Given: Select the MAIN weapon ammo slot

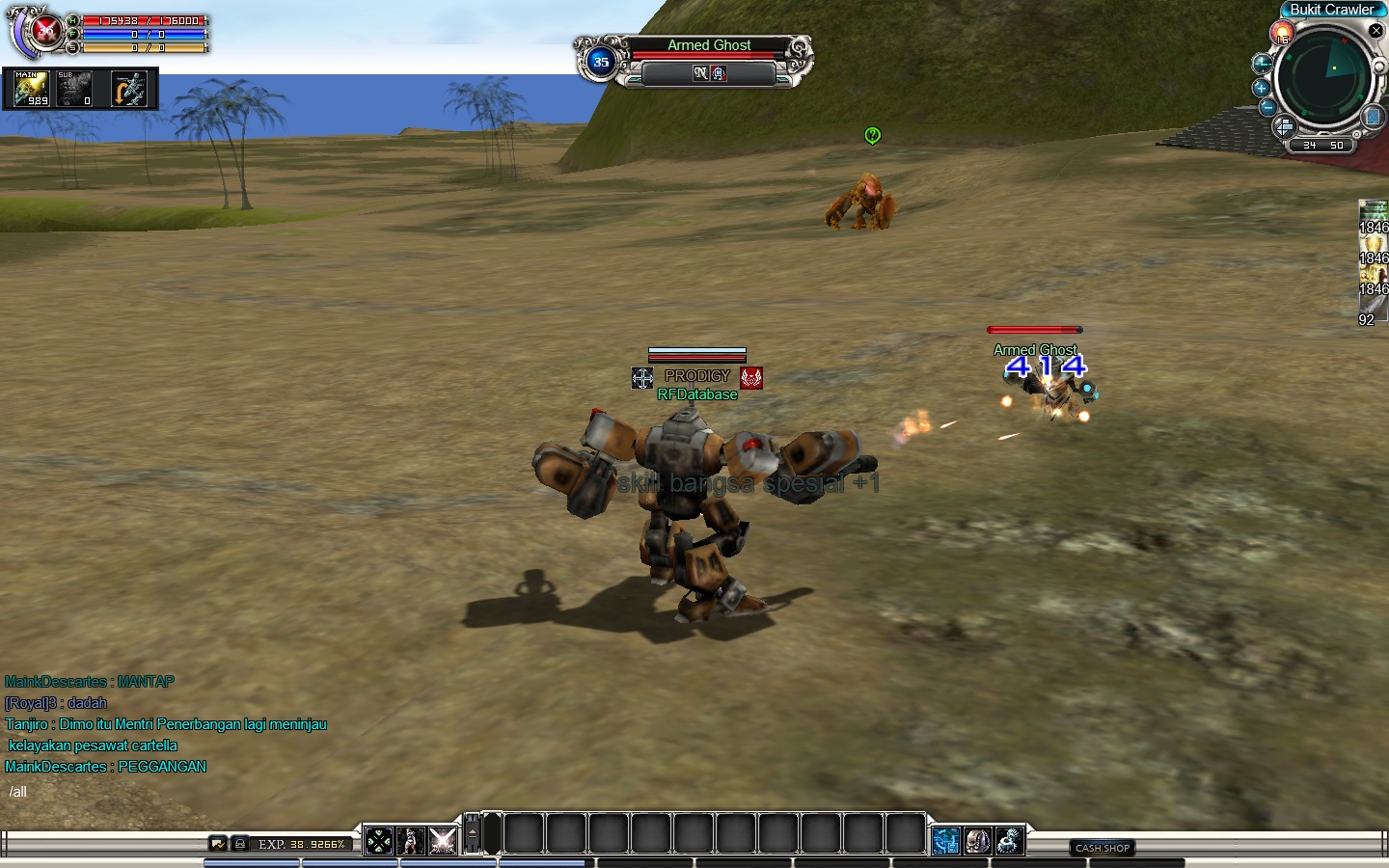Looking at the screenshot, I should pos(31,89).
